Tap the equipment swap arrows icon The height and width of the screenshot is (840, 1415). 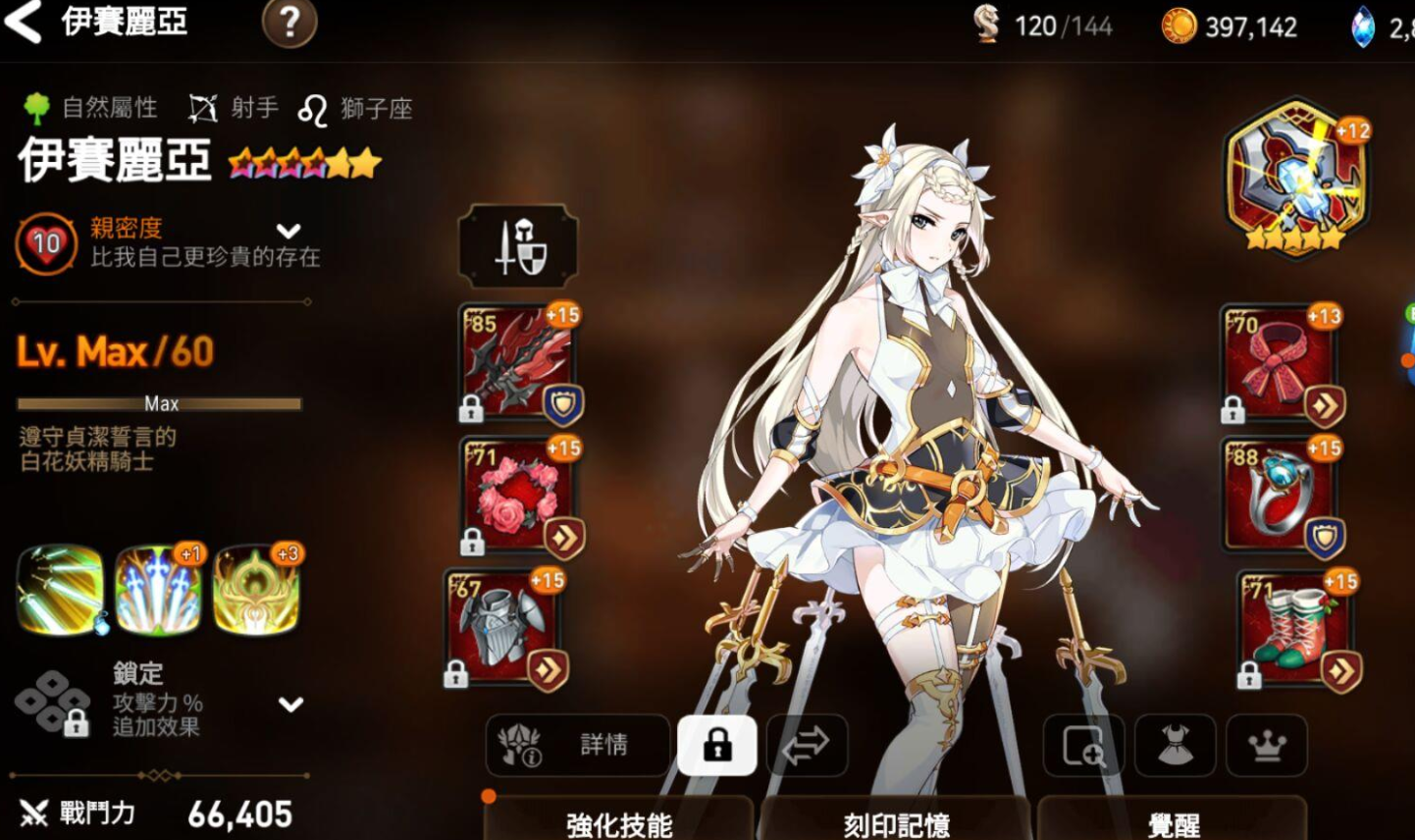tap(807, 747)
